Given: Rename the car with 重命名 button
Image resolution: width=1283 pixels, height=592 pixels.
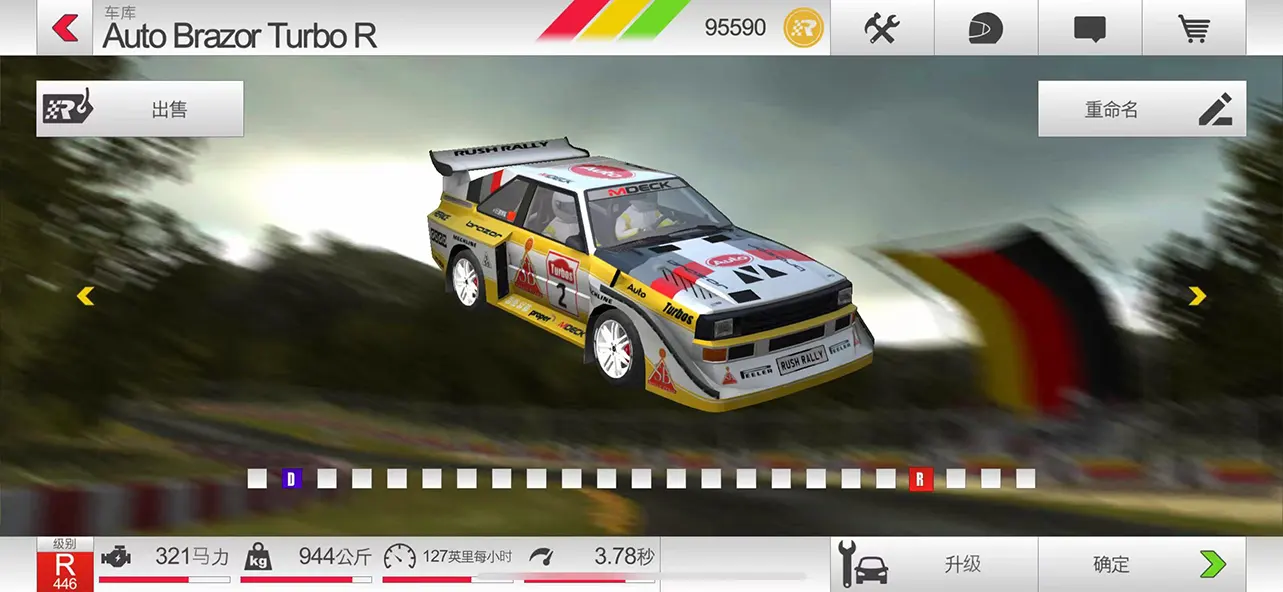Looking at the screenshot, I should 1141,109.
